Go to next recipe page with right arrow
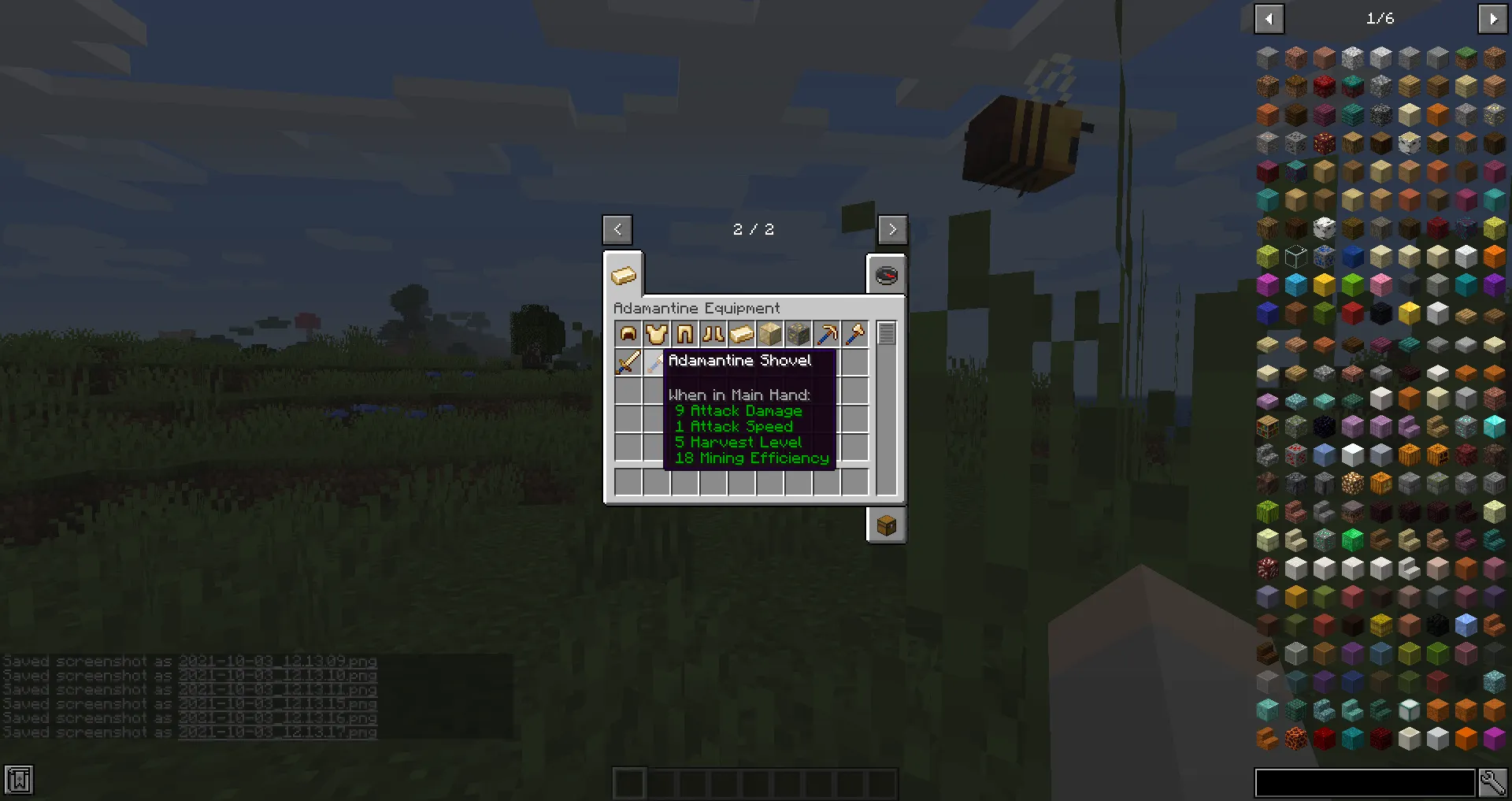Viewport: 1512px width, 801px height. click(893, 229)
